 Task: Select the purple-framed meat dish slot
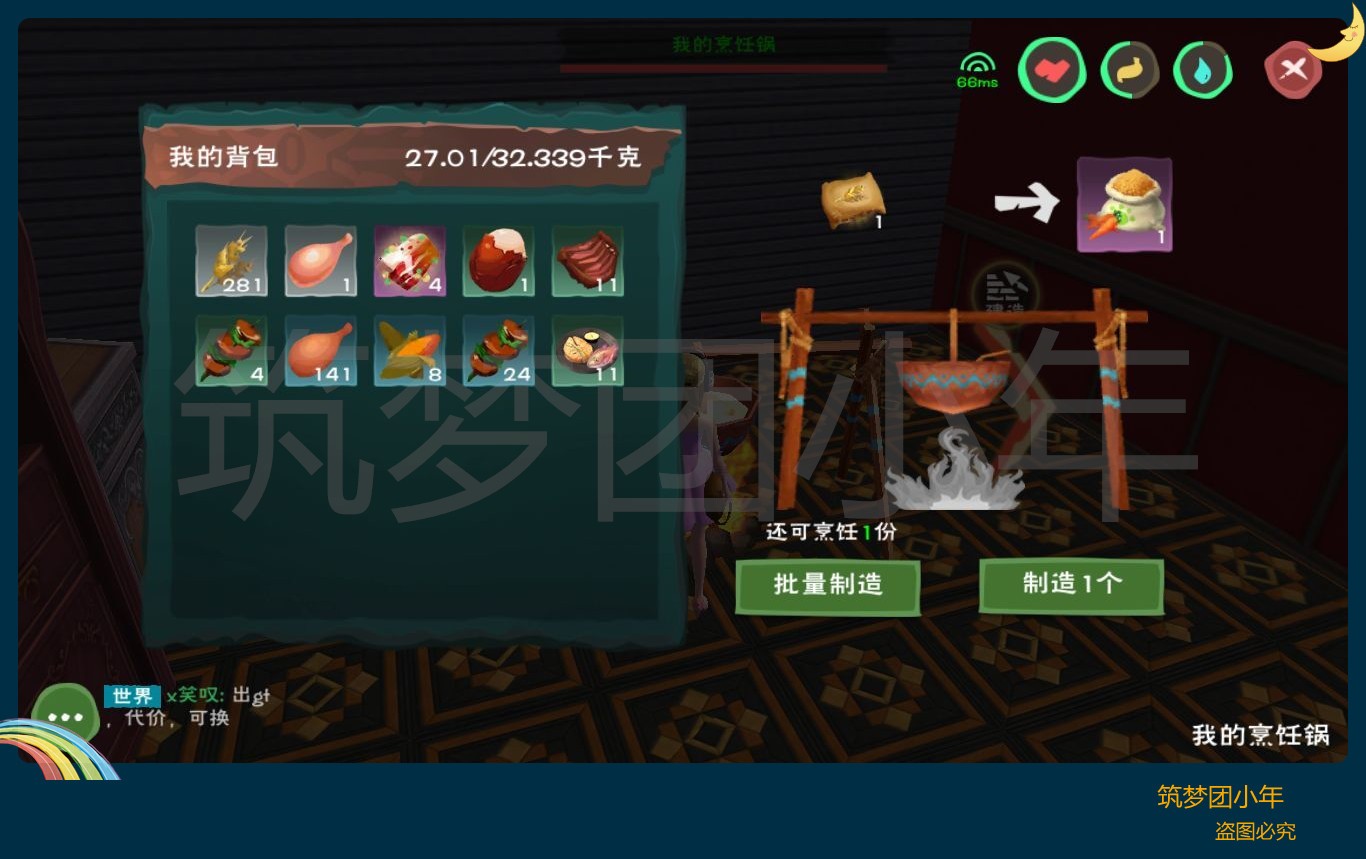(x=409, y=261)
